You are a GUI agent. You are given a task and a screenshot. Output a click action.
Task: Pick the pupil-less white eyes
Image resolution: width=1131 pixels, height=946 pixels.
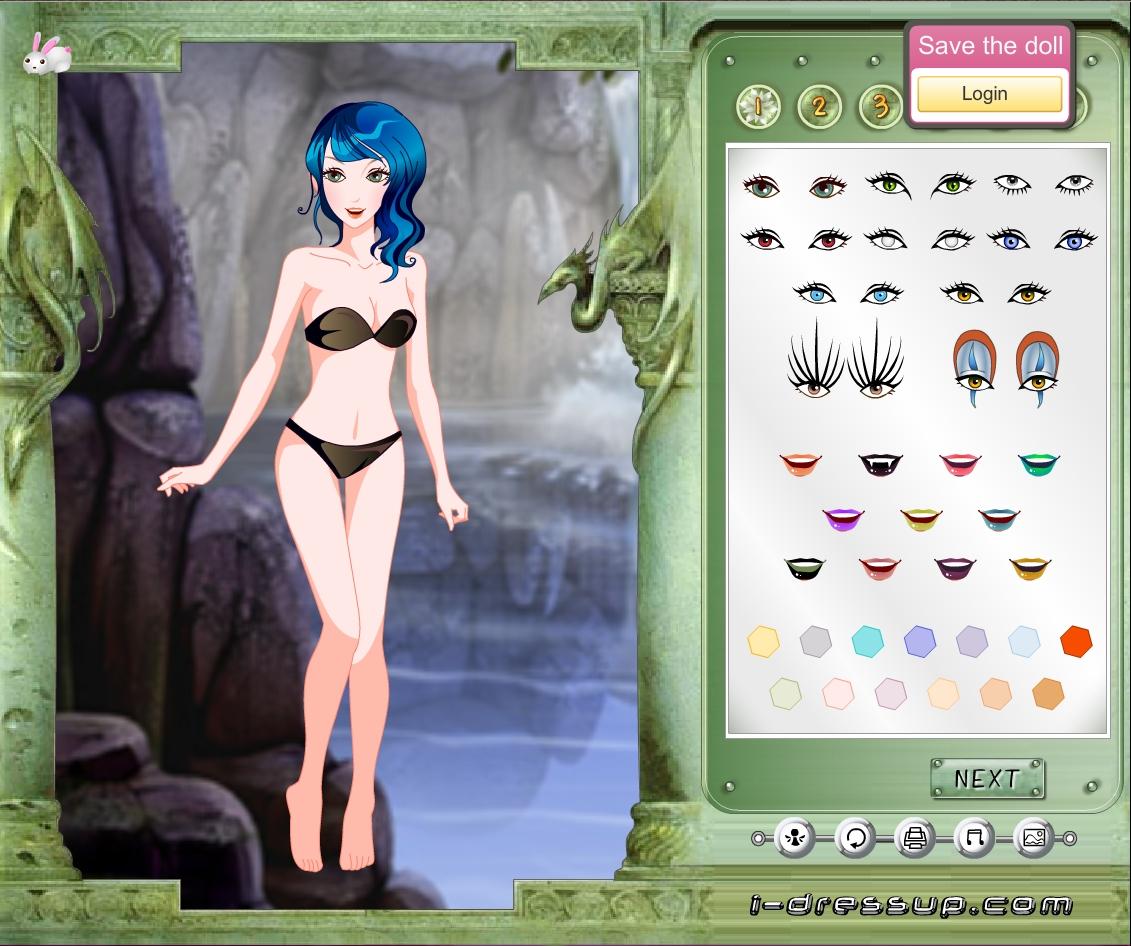[919, 240]
